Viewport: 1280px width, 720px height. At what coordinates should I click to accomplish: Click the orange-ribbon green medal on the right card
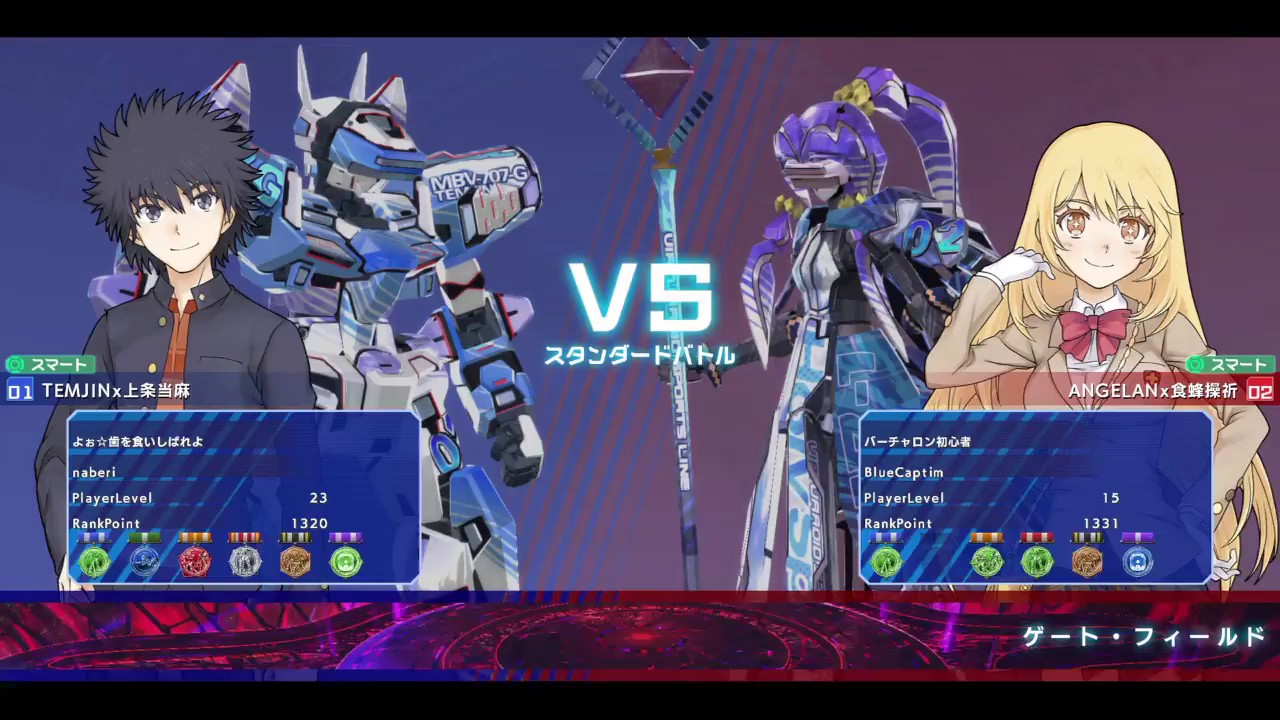987,562
